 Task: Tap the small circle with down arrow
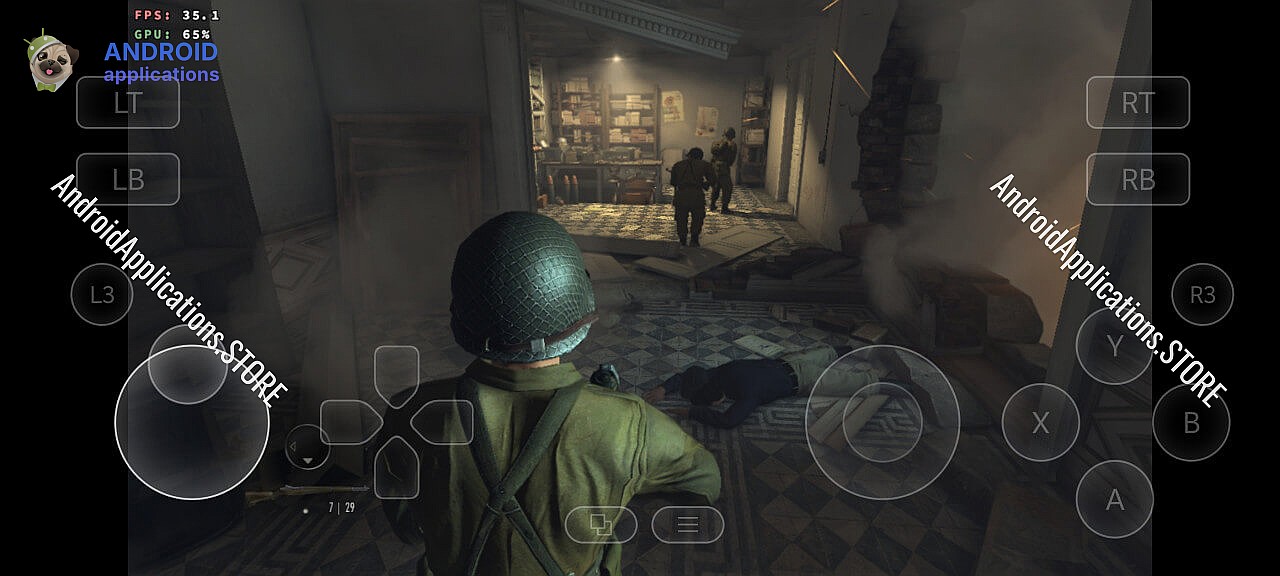pyautogui.click(x=307, y=447)
